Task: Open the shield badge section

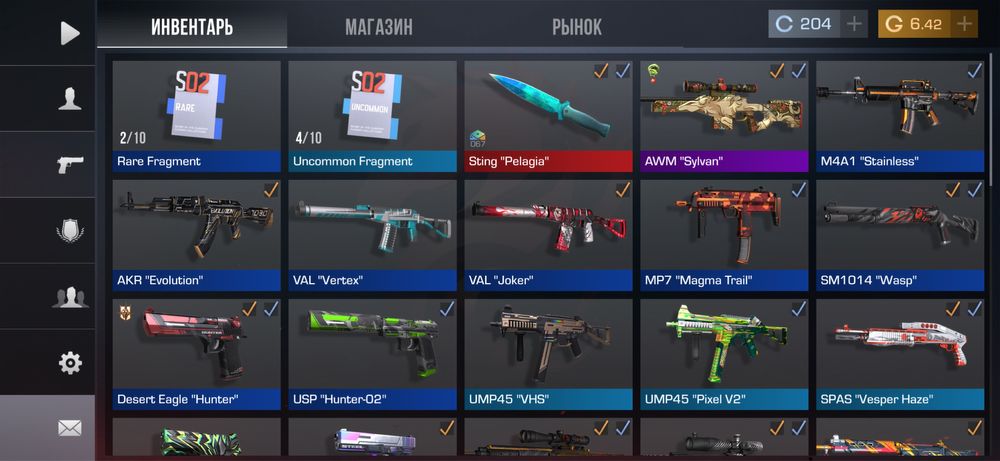Action: click(69, 230)
